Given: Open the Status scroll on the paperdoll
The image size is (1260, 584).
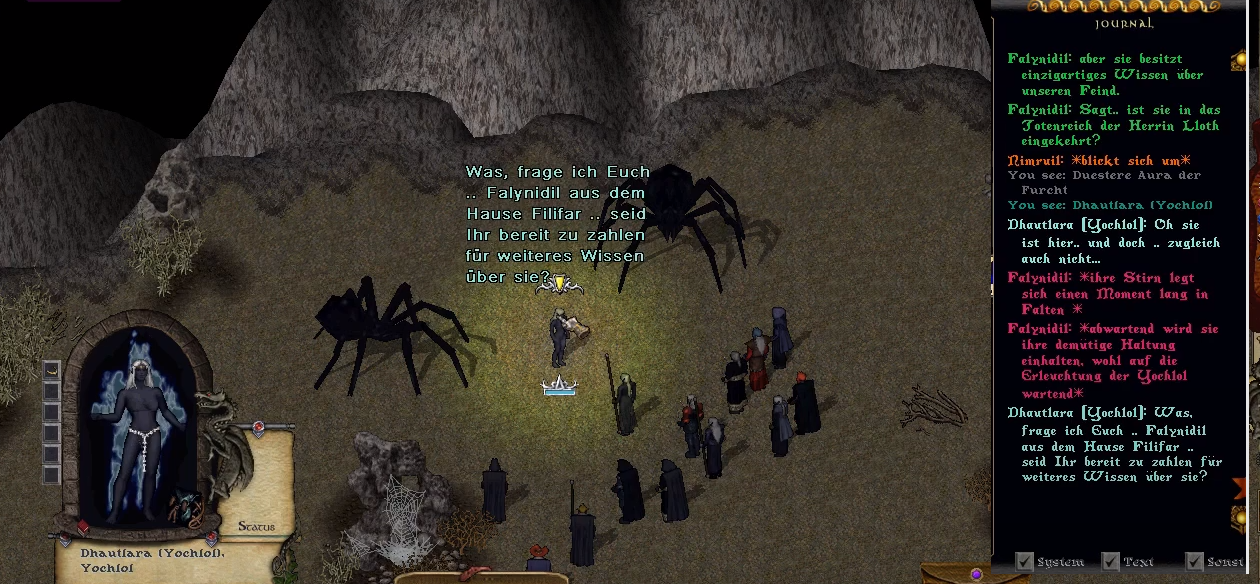Looking at the screenshot, I should [x=256, y=526].
